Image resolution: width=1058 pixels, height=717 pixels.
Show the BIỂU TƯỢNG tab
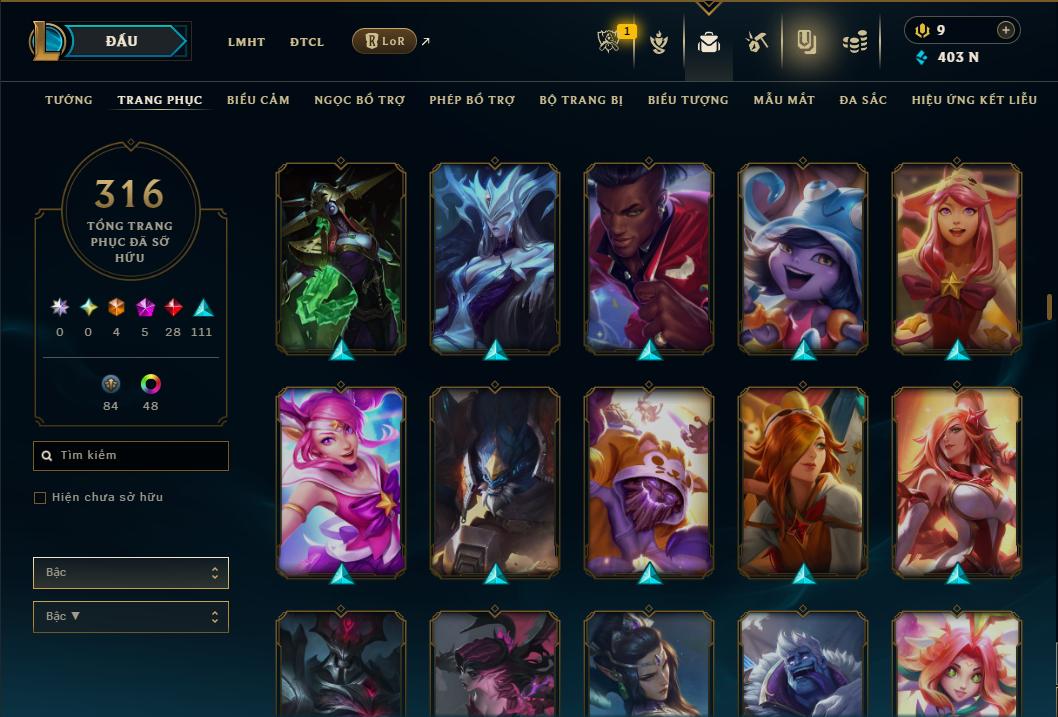click(x=688, y=100)
